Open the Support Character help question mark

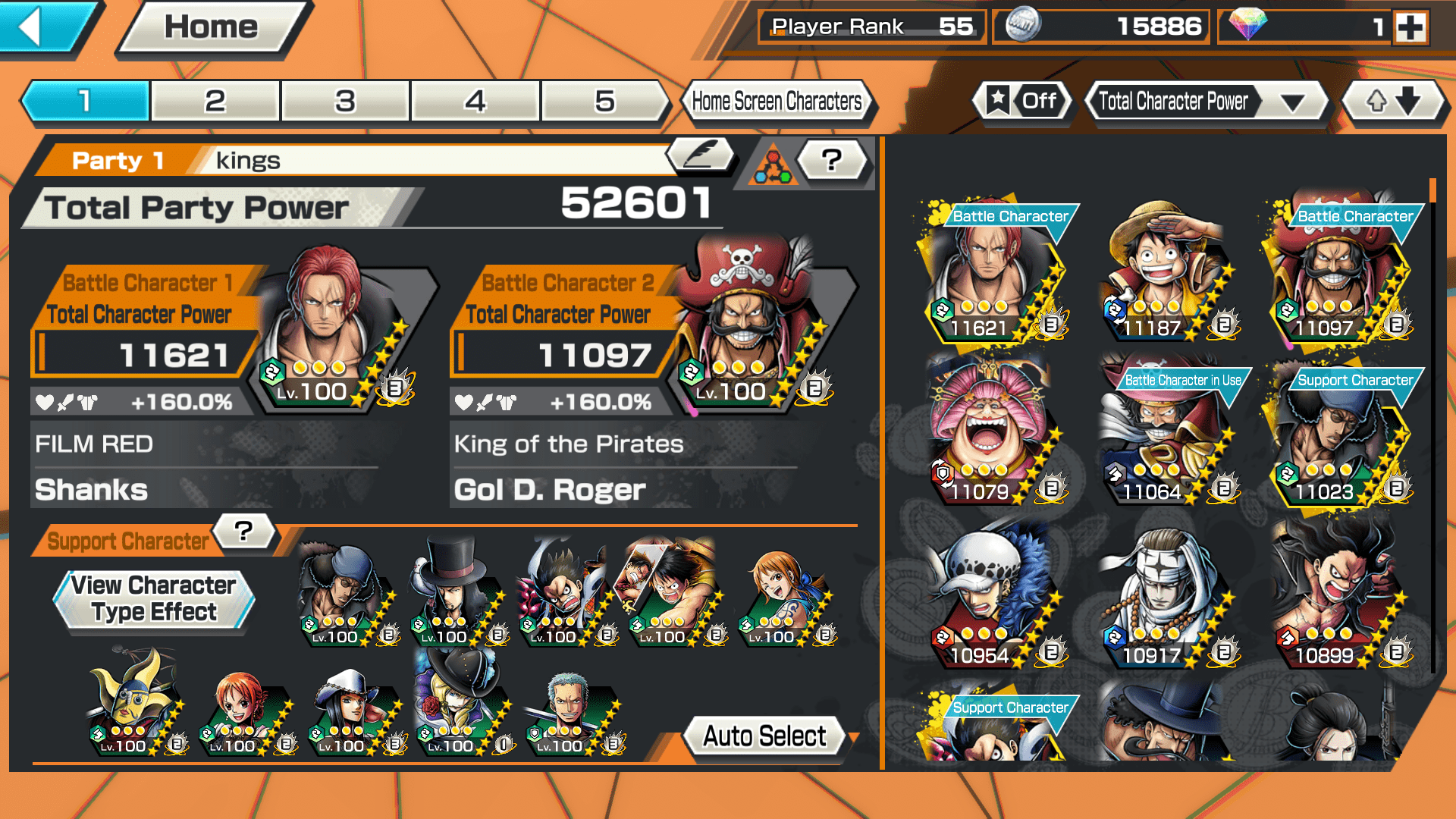click(x=243, y=531)
